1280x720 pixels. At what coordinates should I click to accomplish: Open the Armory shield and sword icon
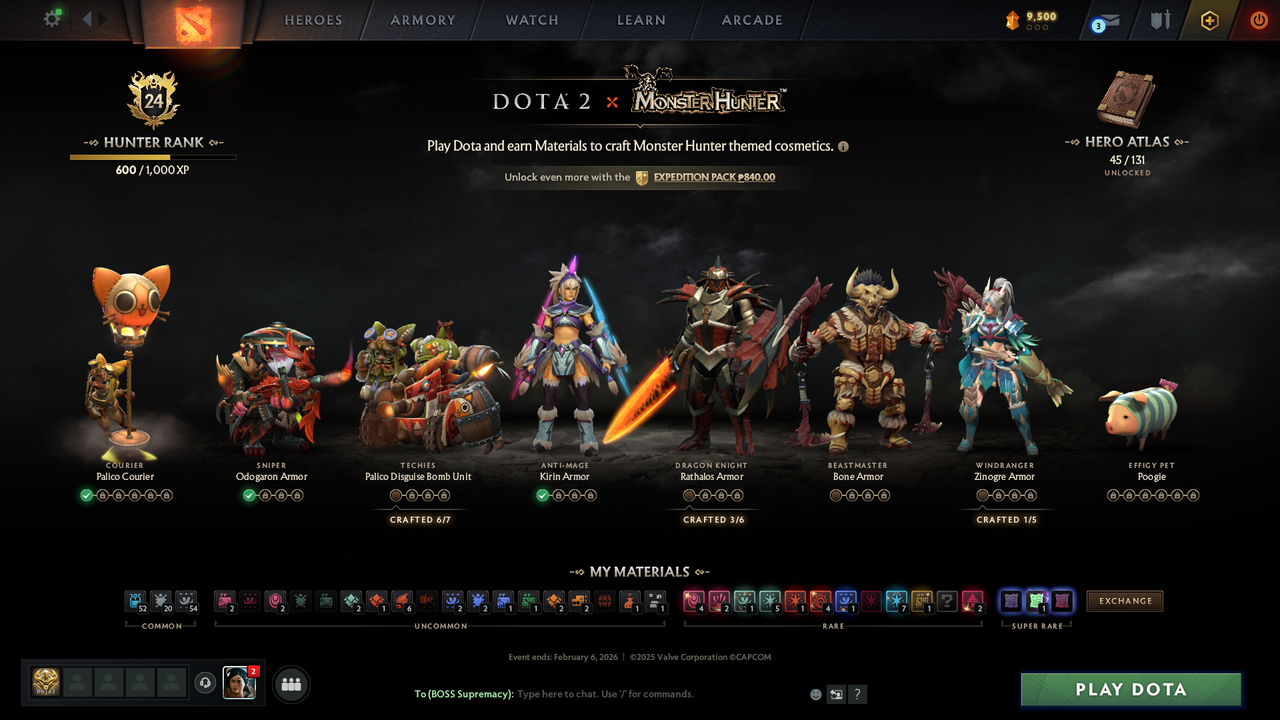[1159, 19]
